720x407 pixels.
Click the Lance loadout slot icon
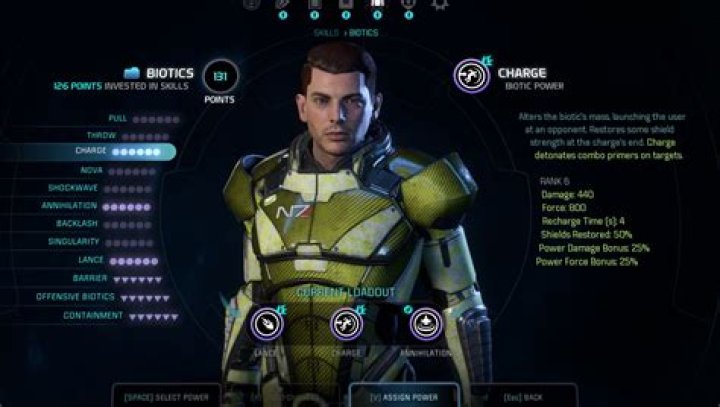[x=267, y=323]
